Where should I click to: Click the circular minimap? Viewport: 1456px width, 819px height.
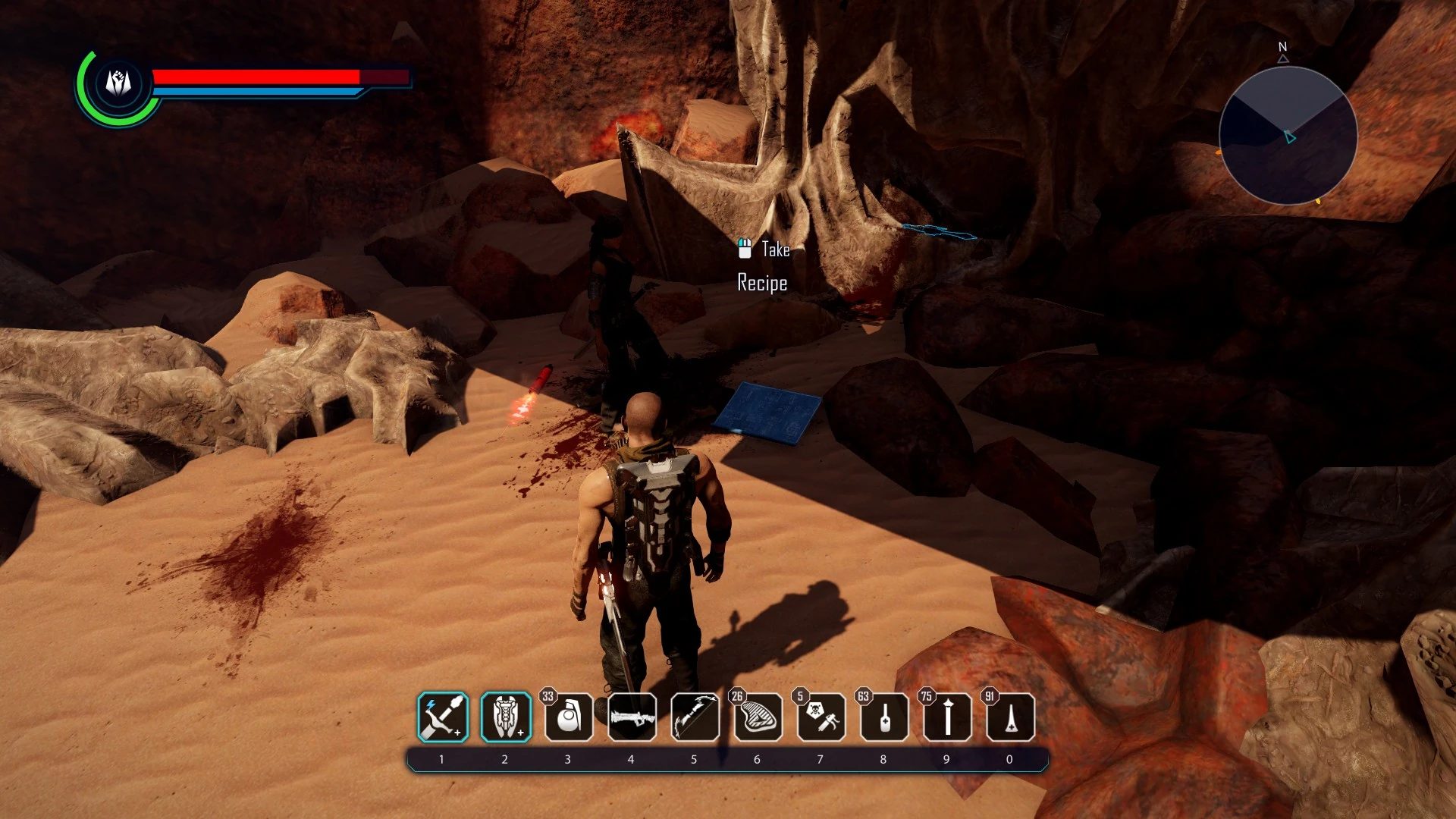[1288, 136]
